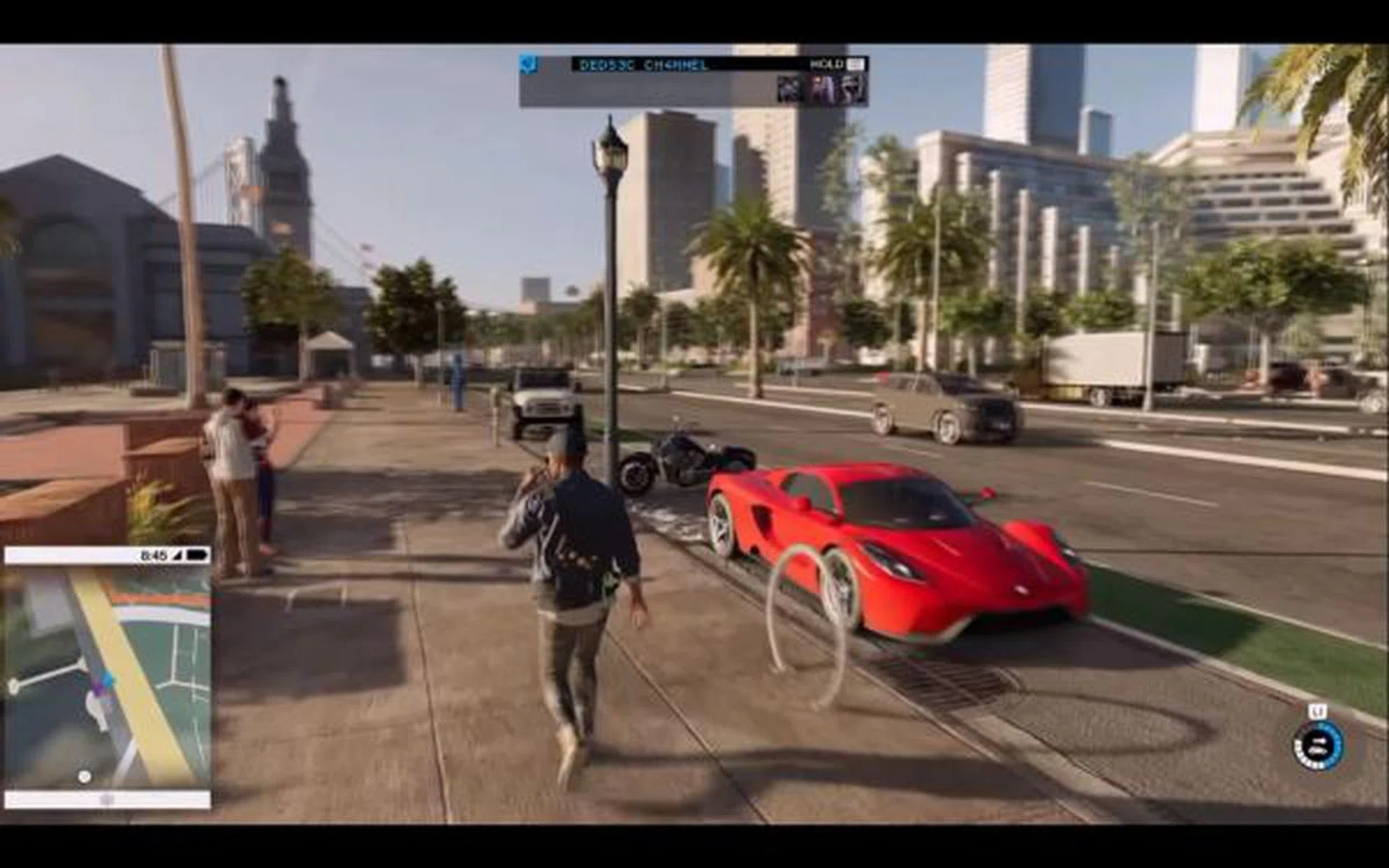
Task: Open the phone minimap
Action: pyautogui.click(x=107, y=676)
